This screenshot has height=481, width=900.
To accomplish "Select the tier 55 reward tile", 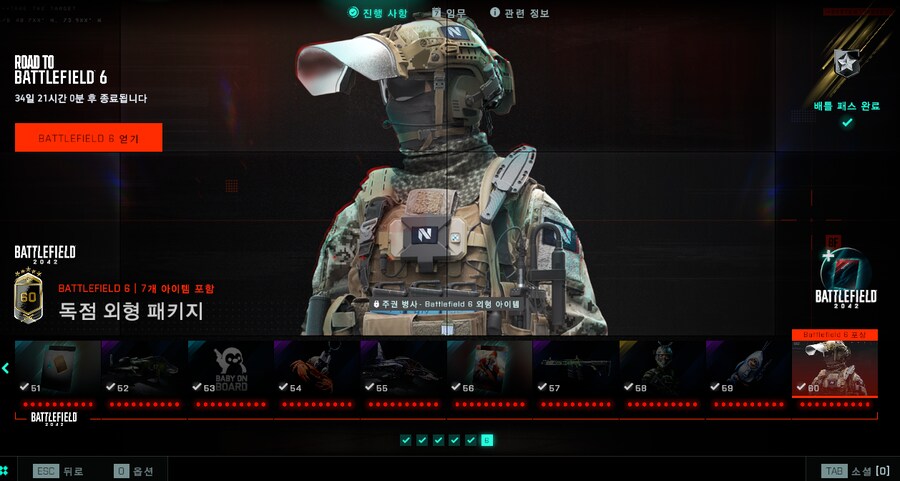I will tap(402, 368).
